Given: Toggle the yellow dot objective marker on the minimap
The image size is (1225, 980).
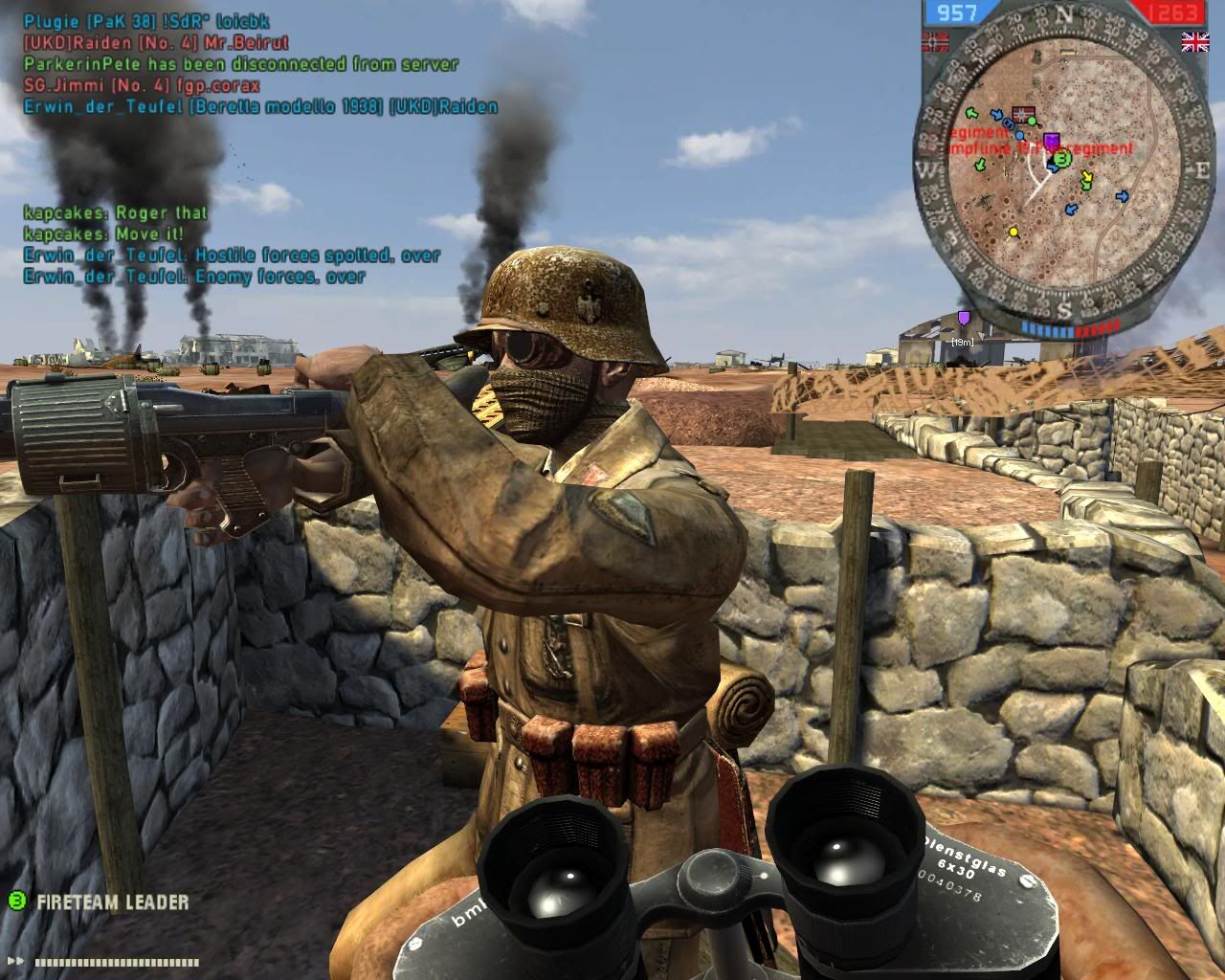Looking at the screenshot, I should tap(1013, 232).
